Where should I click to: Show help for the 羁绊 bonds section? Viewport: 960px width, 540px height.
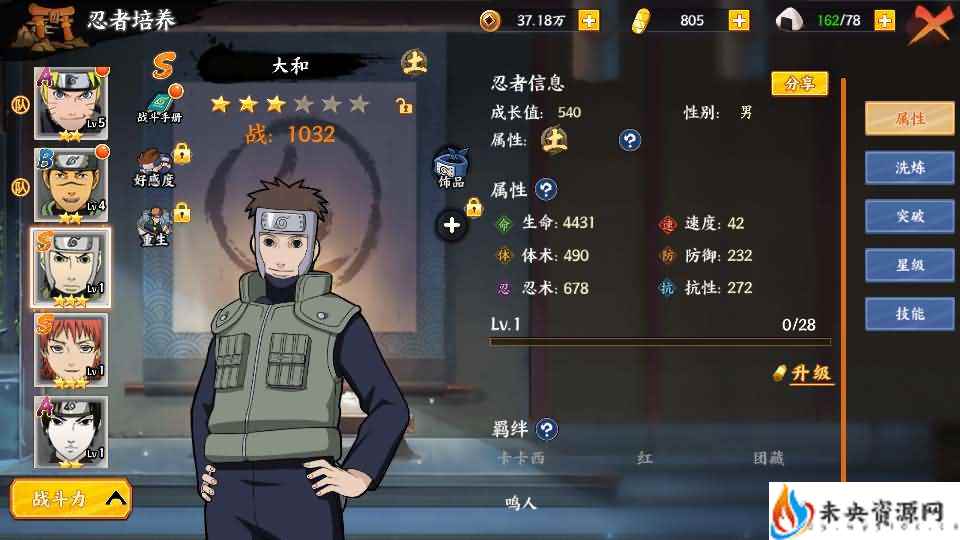pos(546,430)
